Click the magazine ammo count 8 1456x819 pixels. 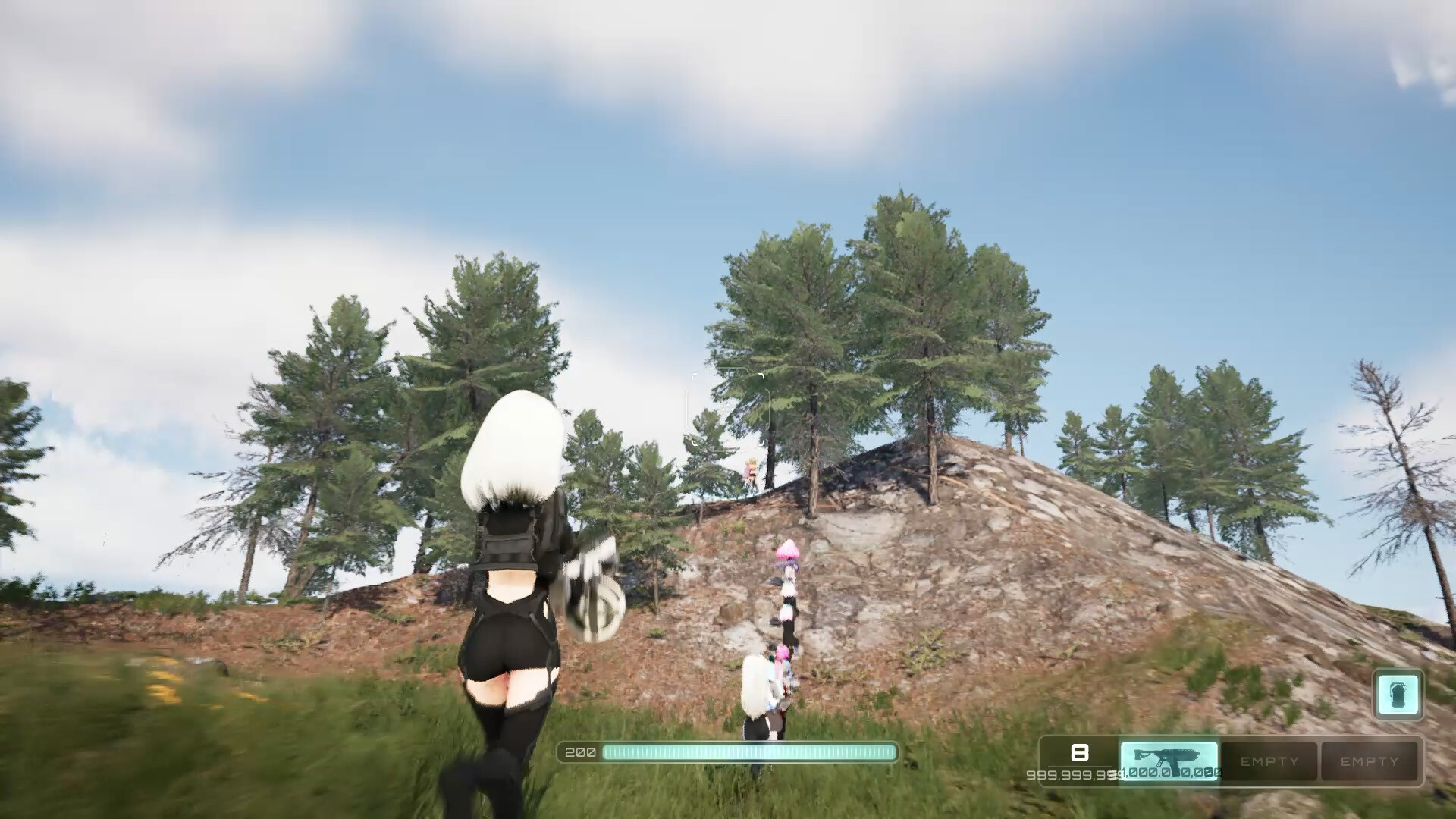(x=1080, y=753)
